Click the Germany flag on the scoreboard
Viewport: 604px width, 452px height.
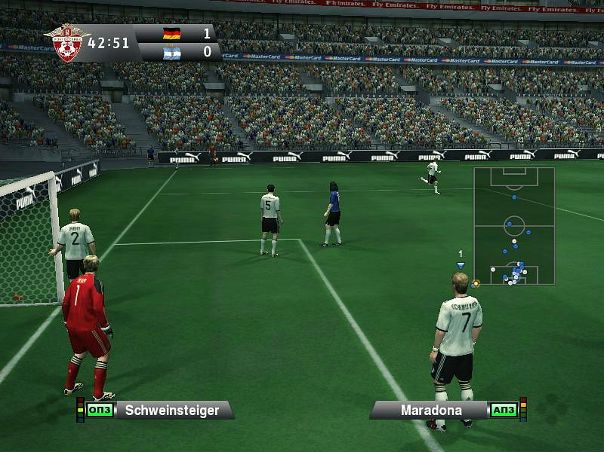(171, 34)
